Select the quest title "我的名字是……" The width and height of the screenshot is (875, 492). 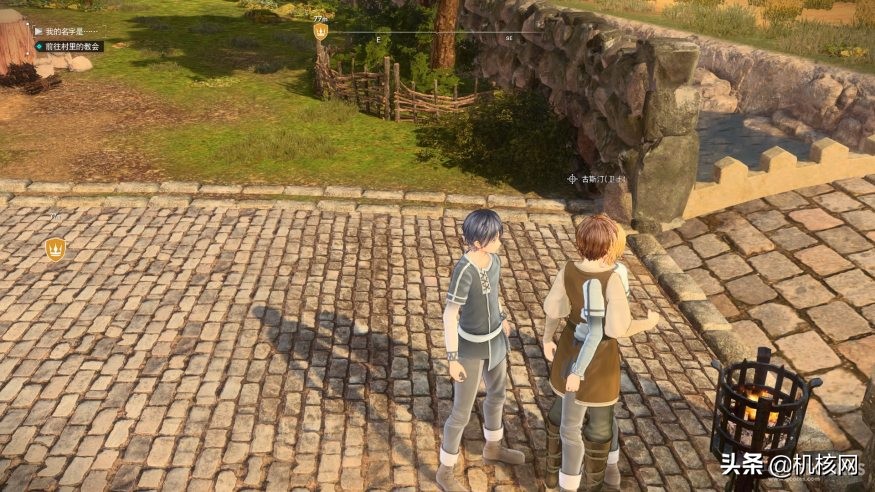(x=68, y=32)
